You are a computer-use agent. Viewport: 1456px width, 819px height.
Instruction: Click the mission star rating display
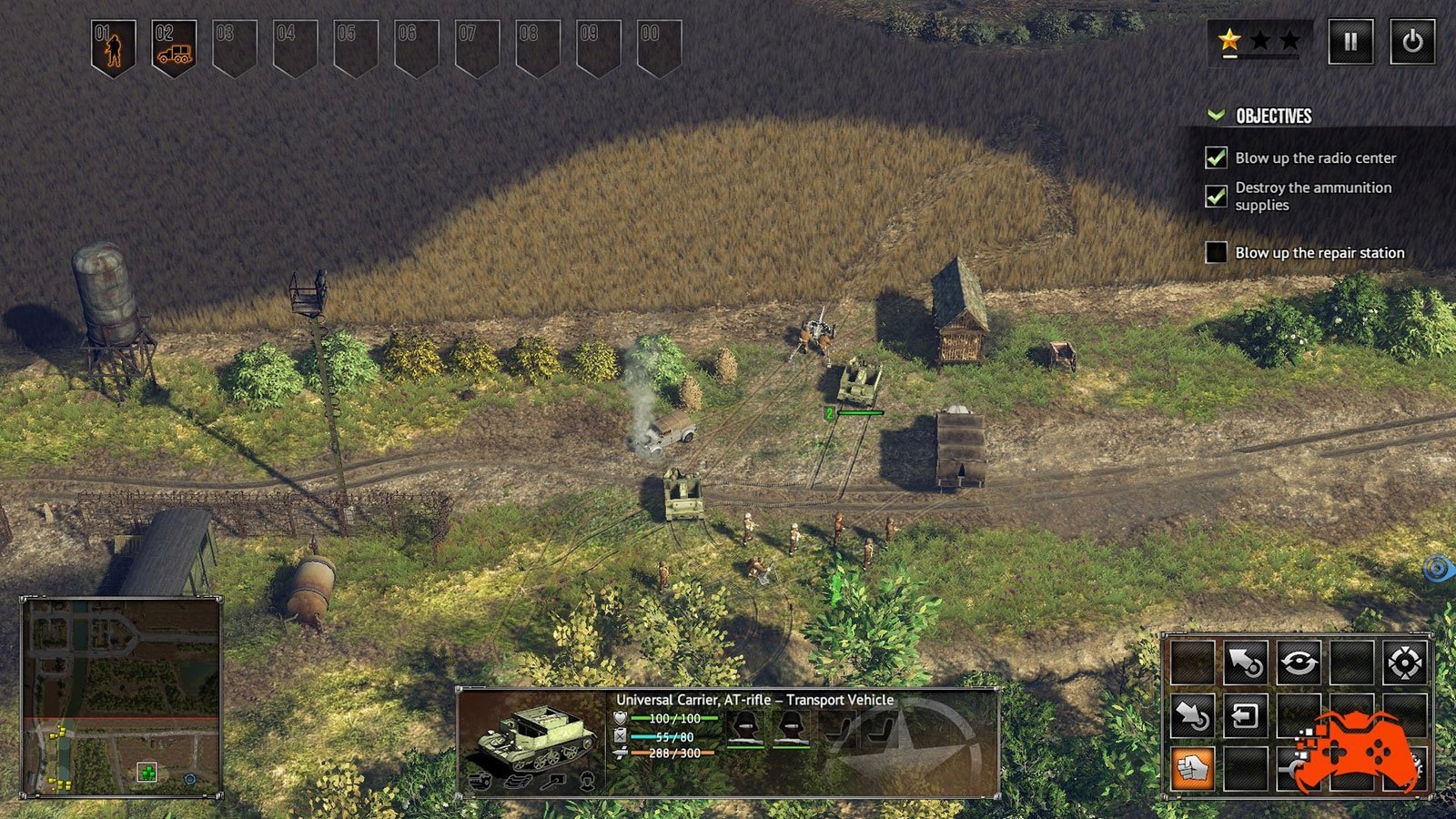(1259, 41)
